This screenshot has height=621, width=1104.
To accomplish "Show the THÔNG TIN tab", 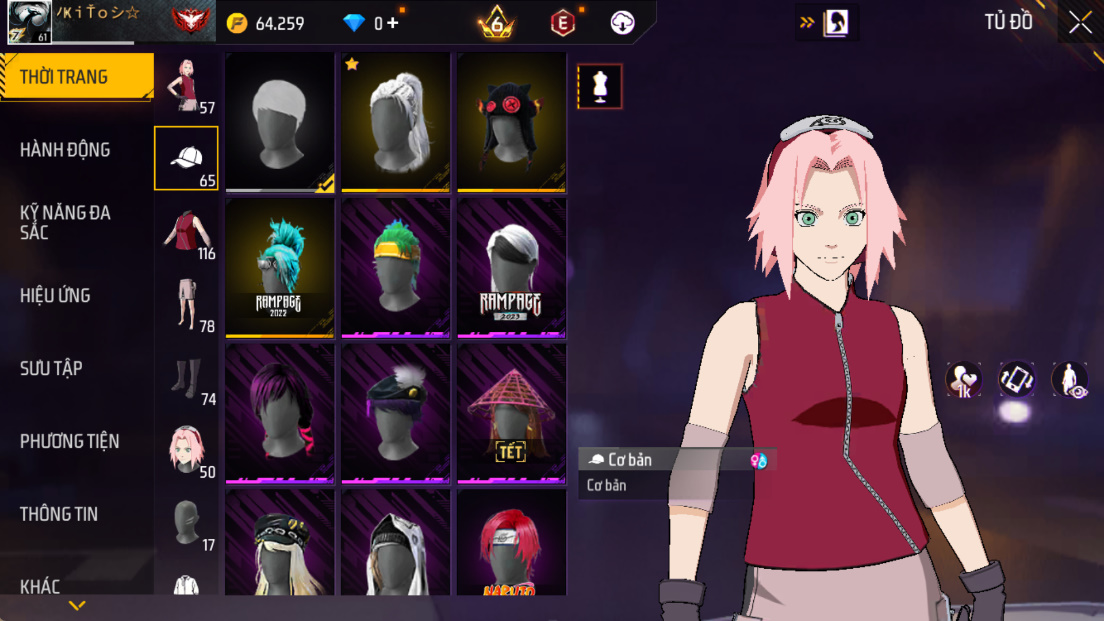I will tap(59, 514).
